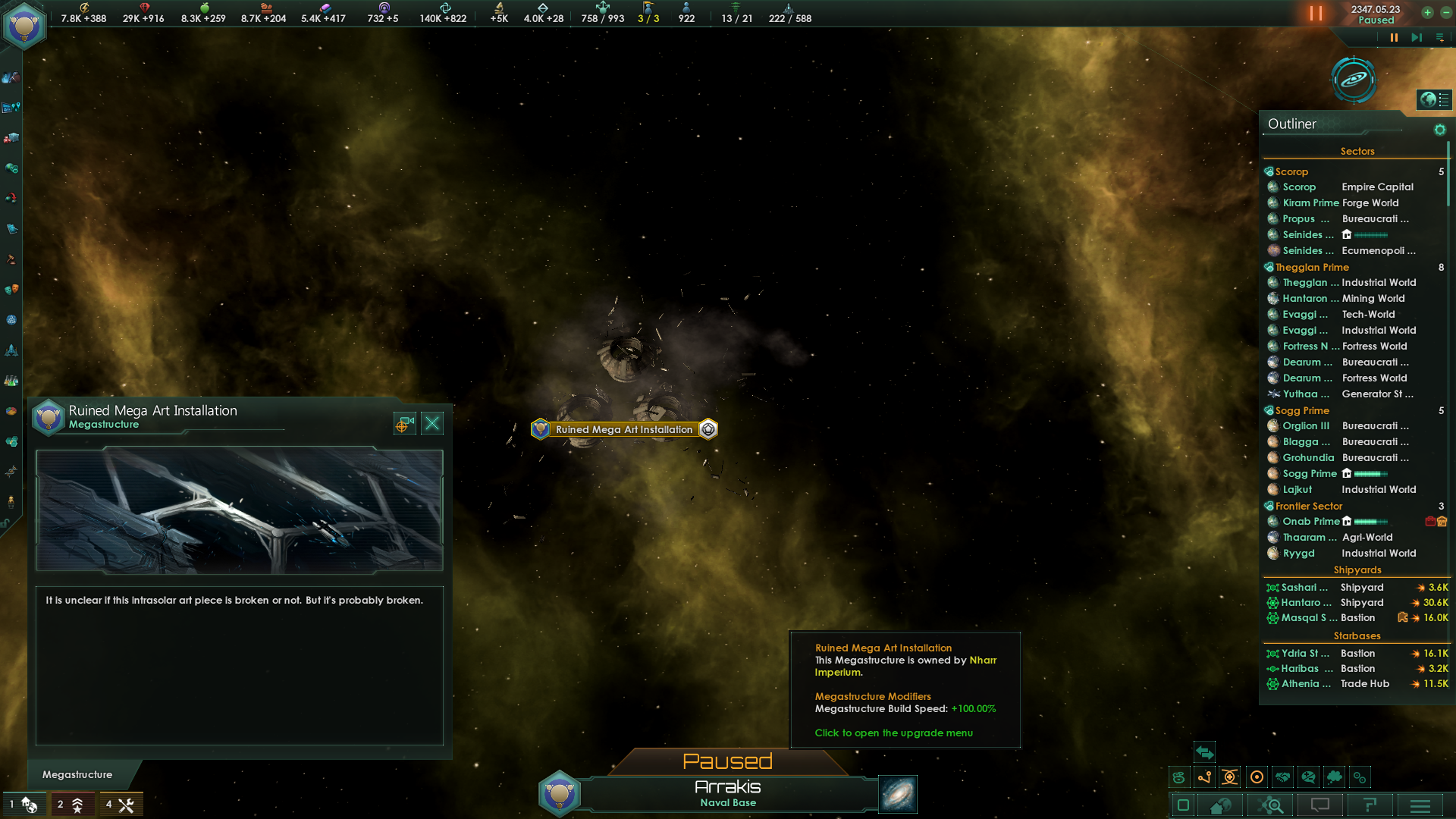The width and height of the screenshot is (1456, 819).
Task: Open the main menu hamburger button
Action: click(x=1420, y=805)
